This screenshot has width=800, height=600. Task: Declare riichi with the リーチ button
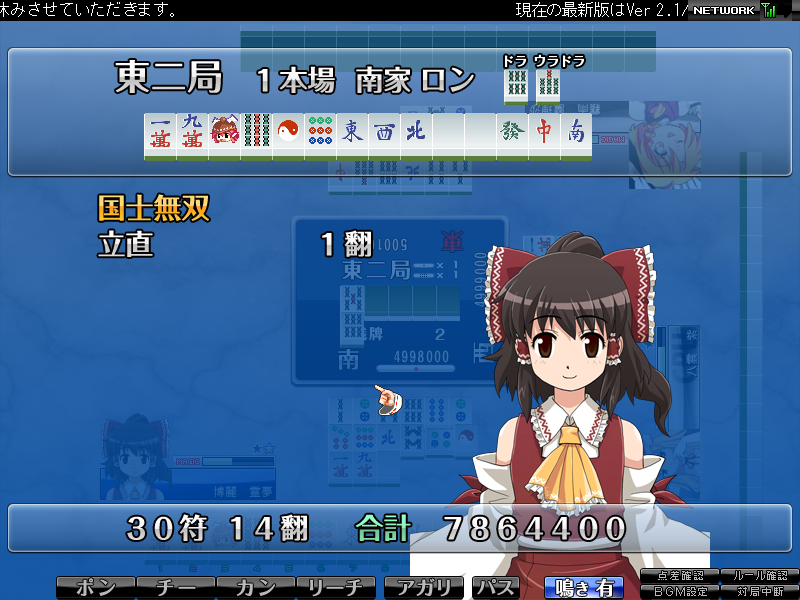(337, 588)
